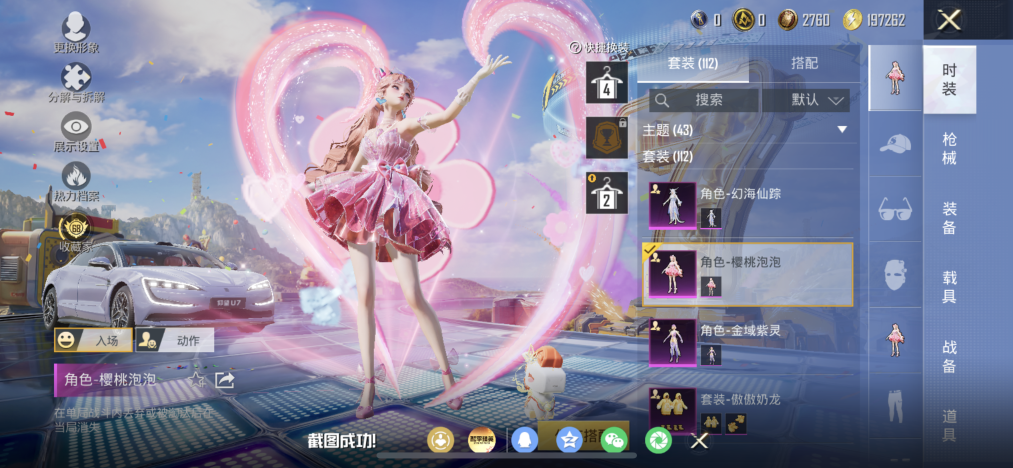Select the 角色-幻海仙踪 outfit row
The width and height of the screenshot is (1013, 468).
coord(746,205)
